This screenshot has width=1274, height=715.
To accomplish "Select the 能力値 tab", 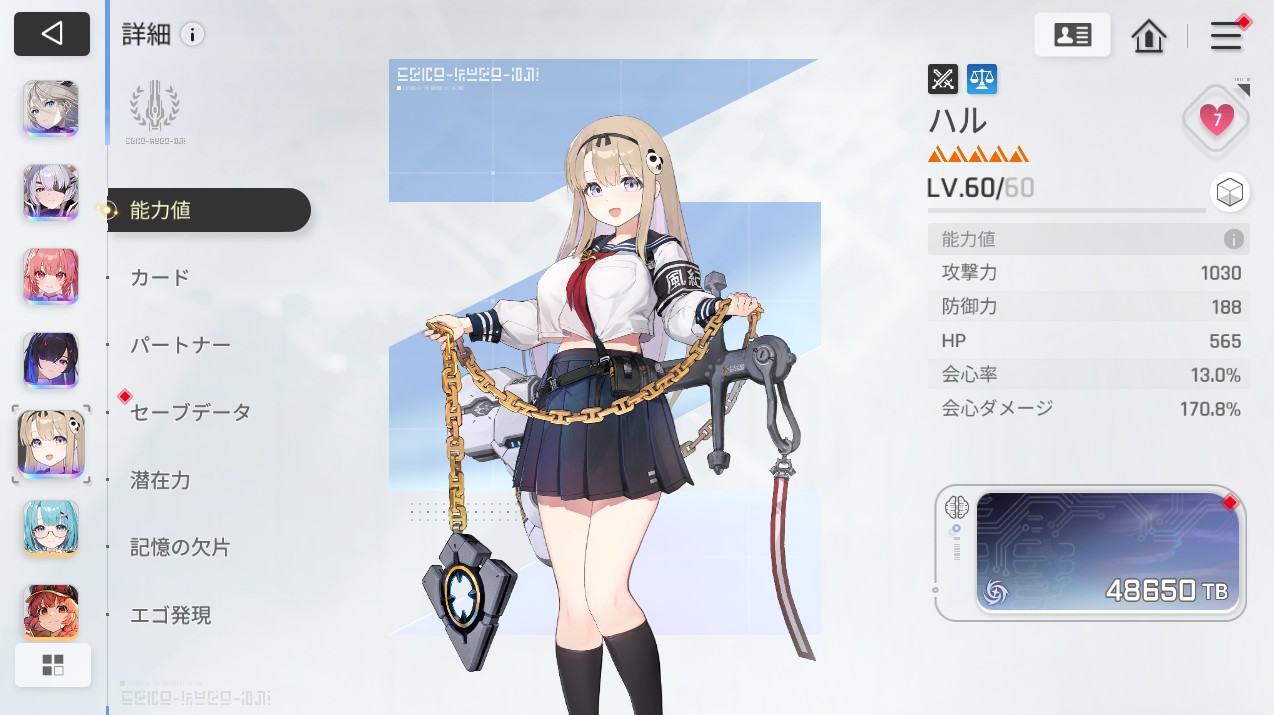I will click(208, 210).
